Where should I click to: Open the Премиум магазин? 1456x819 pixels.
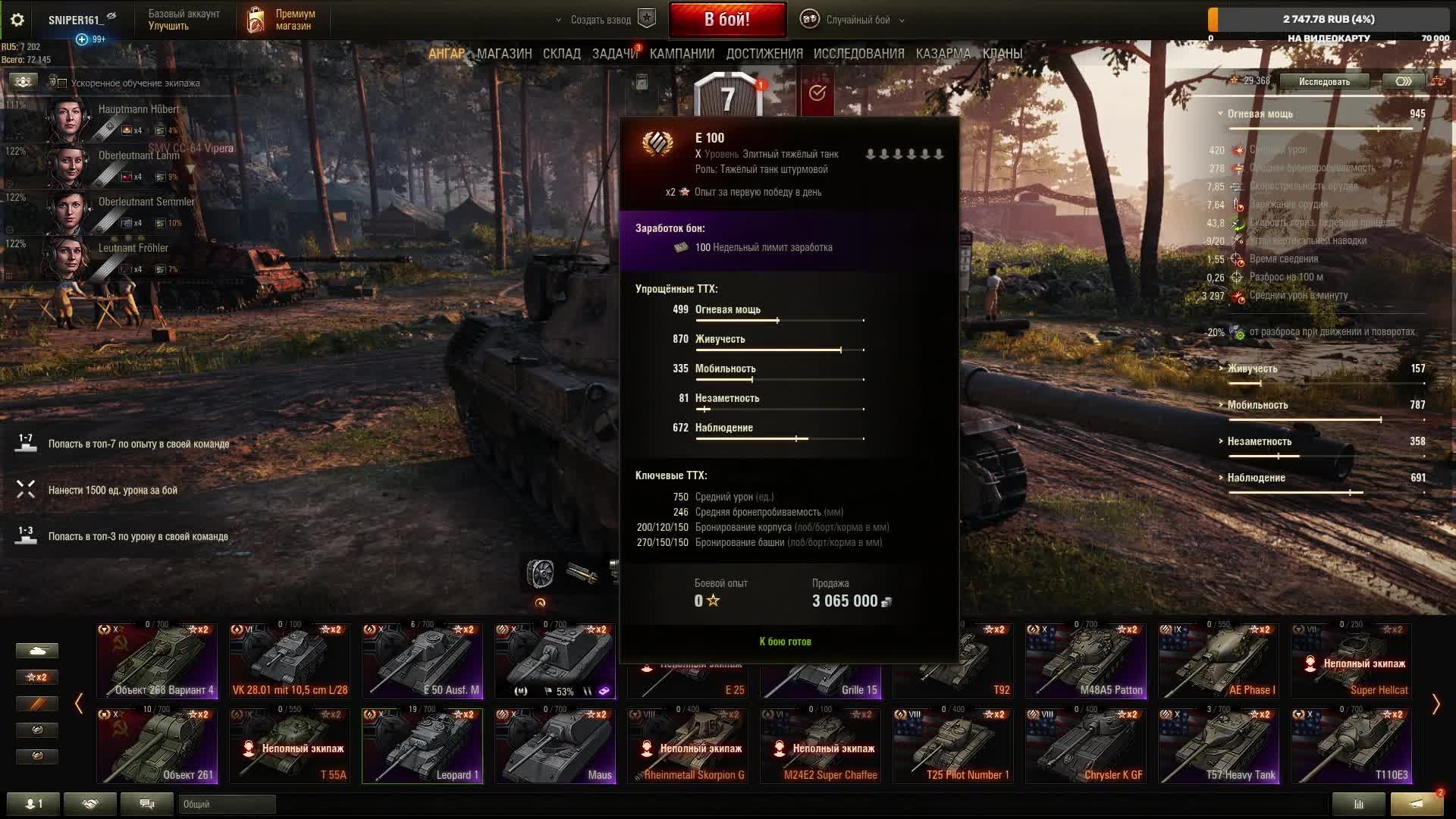point(282,20)
